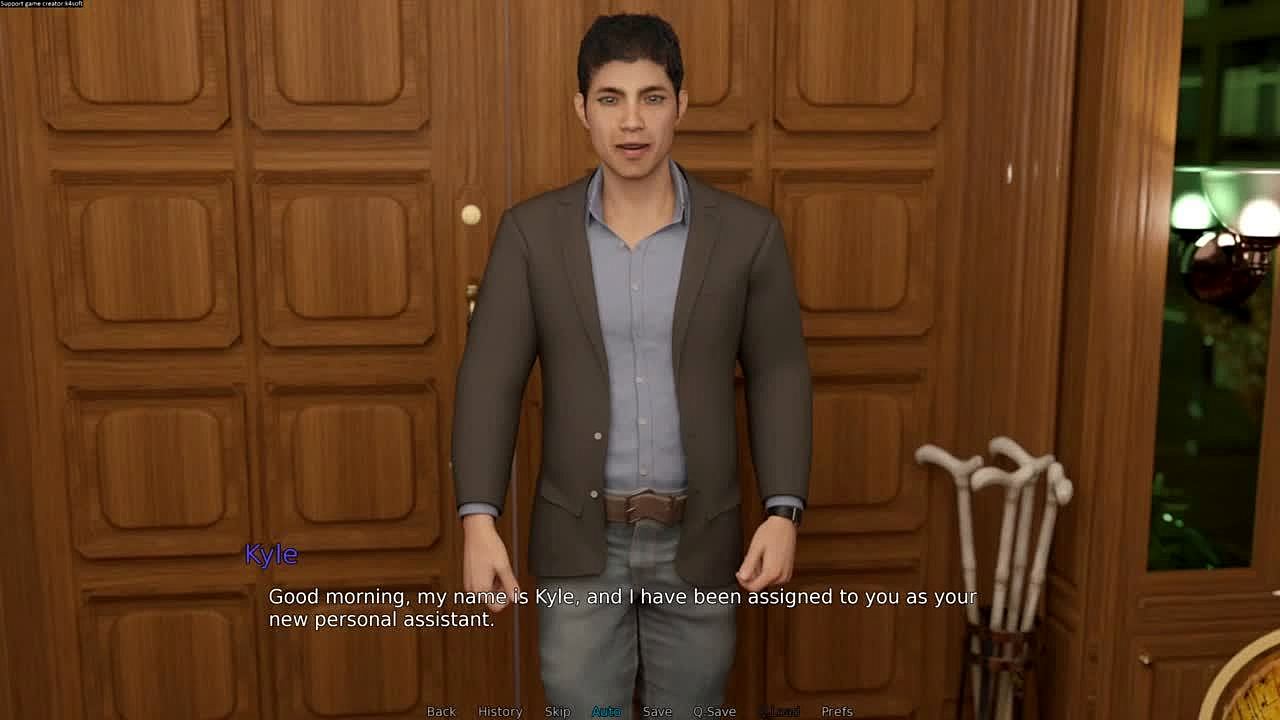The height and width of the screenshot is (720, 1280).
Task: Go back using the Back button
Action: [x=441, y=711]
